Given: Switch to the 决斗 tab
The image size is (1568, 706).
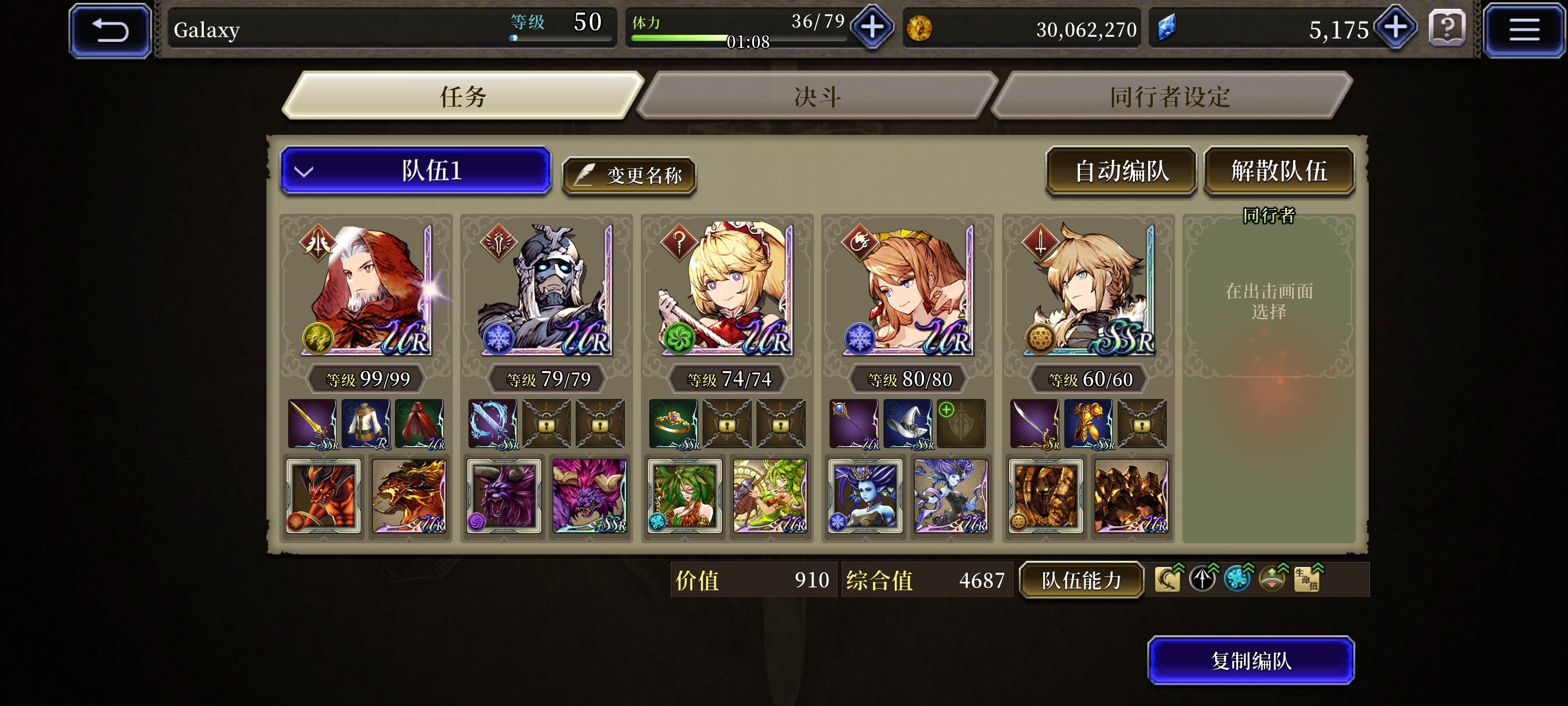Looking at the screenshot, I should coord(816,96).
